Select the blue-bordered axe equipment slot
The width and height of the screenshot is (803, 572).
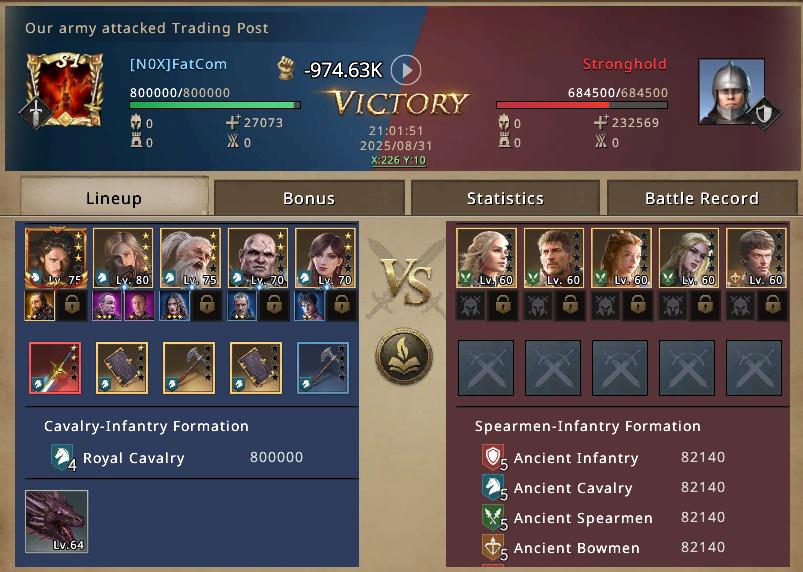[x=323, y=368]
